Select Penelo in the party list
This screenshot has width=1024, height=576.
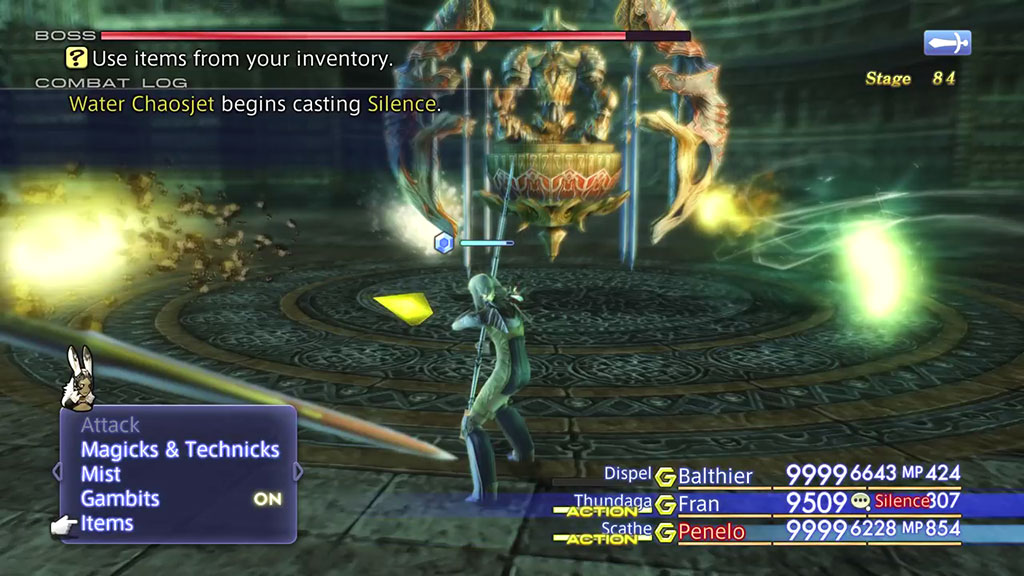711,531
